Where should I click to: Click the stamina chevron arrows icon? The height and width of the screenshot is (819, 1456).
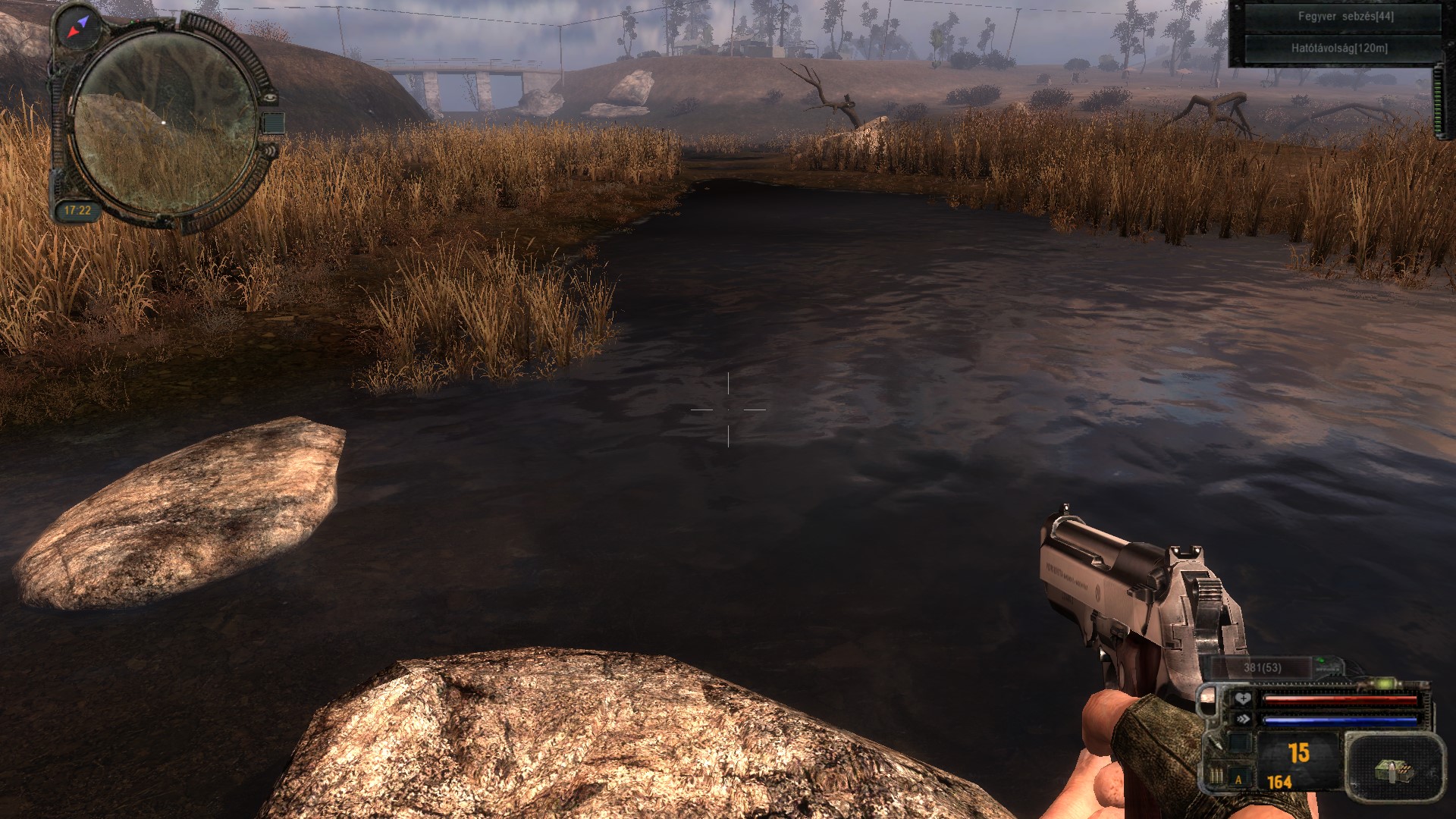(x=1242, y=719)
